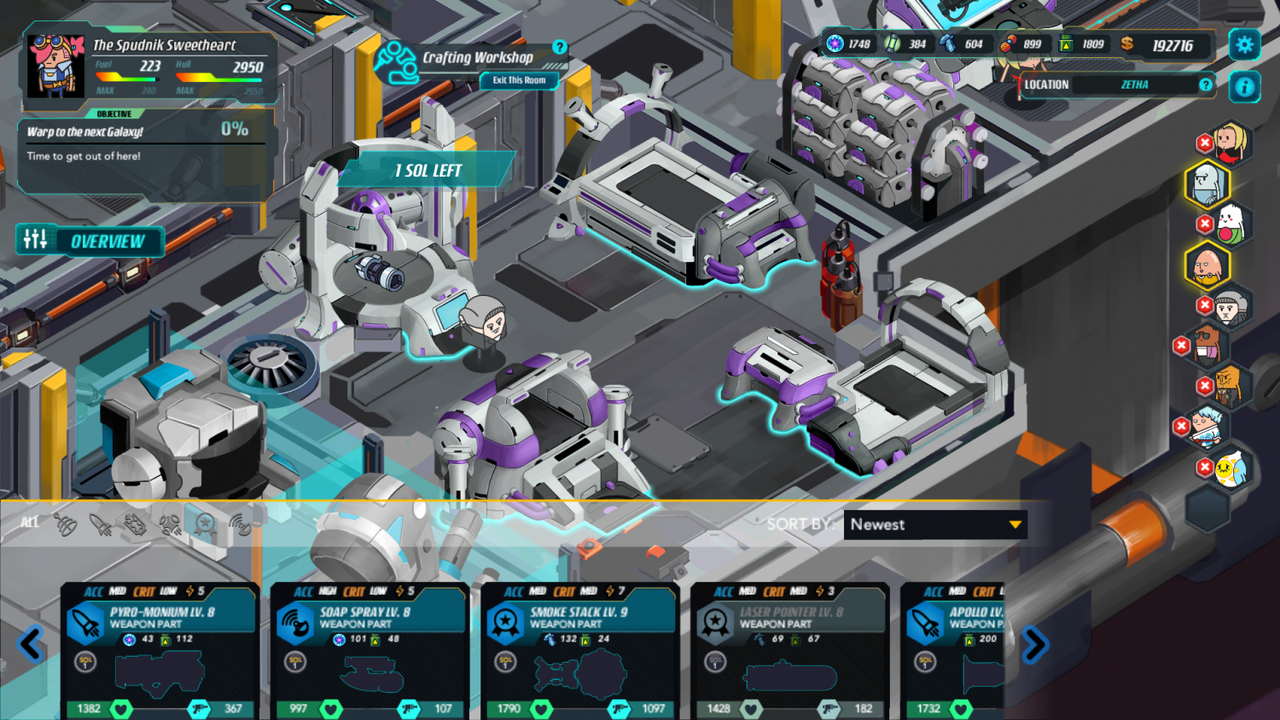The height and width of the screenshot is (720, 1280).
Task: Click the green fuel canister resource icon
Action: click(1064, 43)
